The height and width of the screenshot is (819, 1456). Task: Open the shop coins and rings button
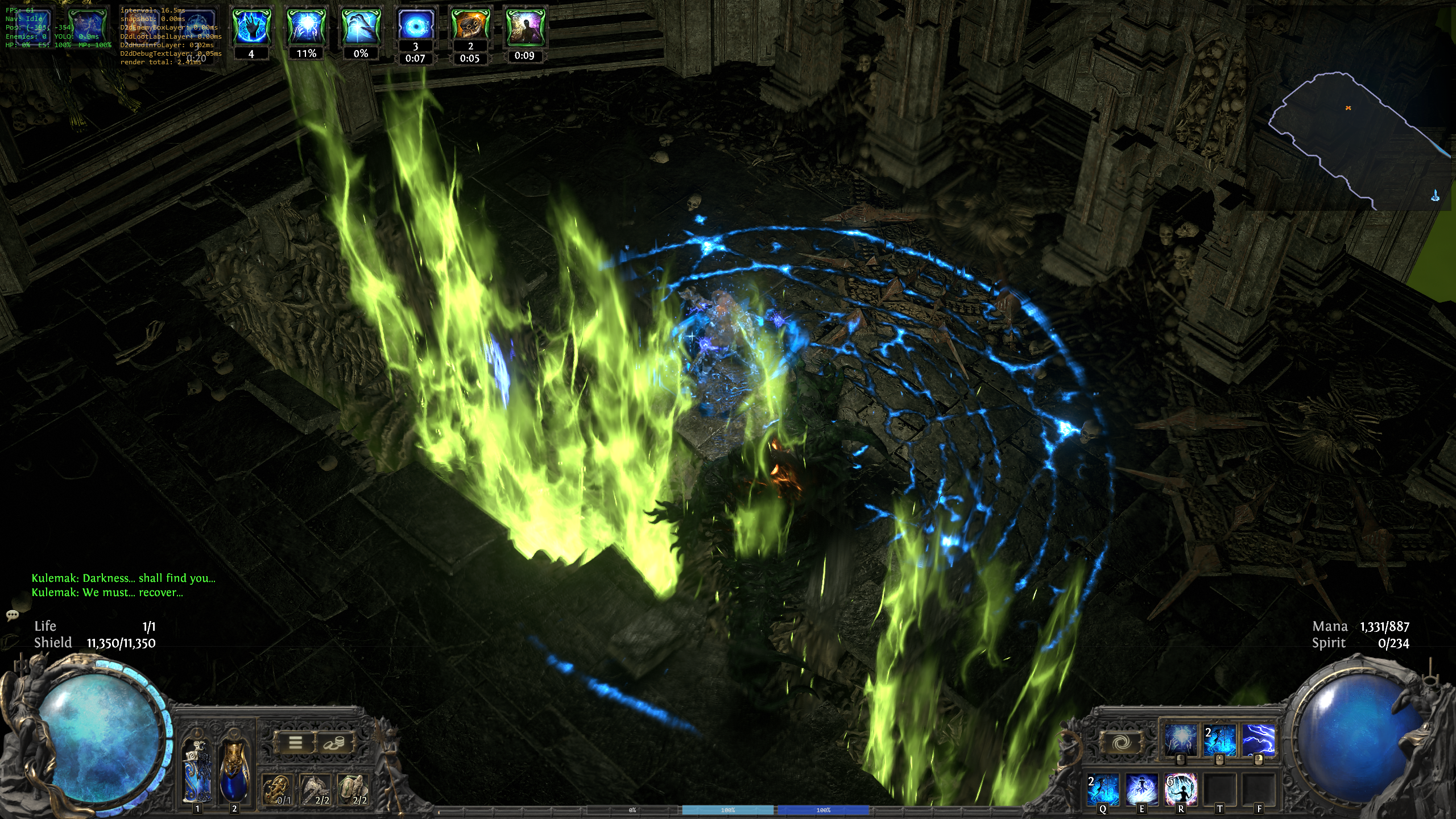334,742
